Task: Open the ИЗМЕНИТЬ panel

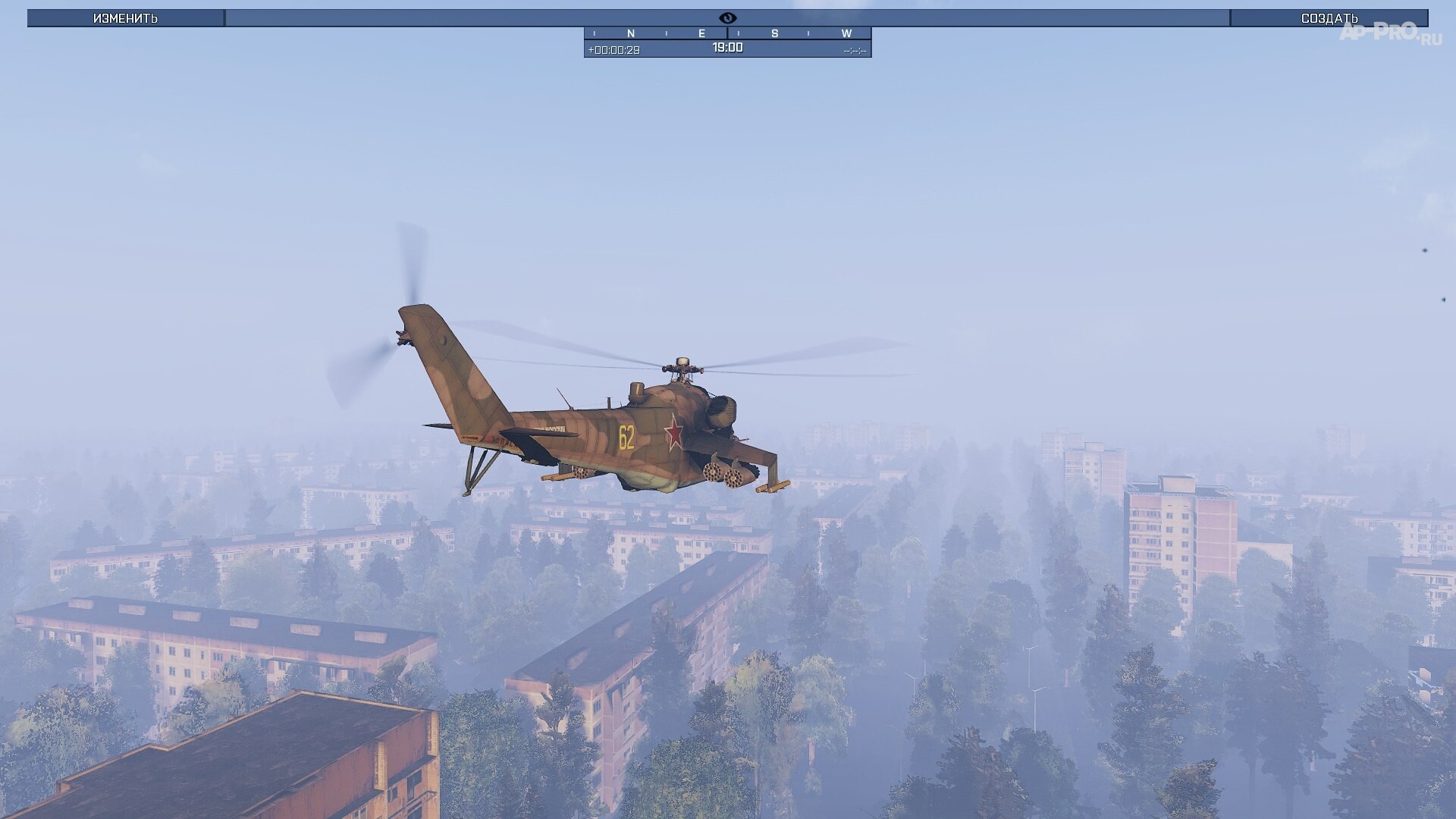Action: pos(126,18)
